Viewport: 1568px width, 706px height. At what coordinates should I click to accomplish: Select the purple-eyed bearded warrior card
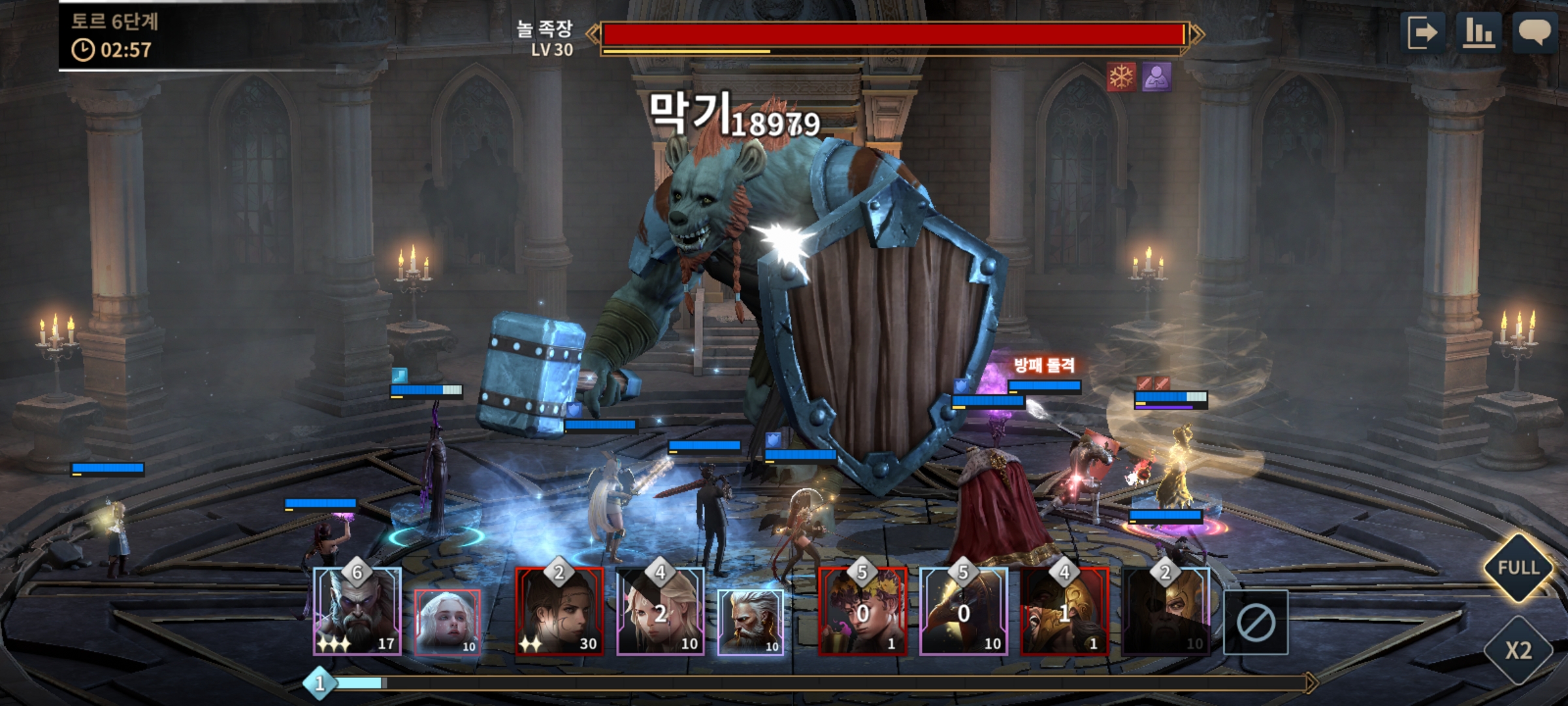tap(357, 613)
